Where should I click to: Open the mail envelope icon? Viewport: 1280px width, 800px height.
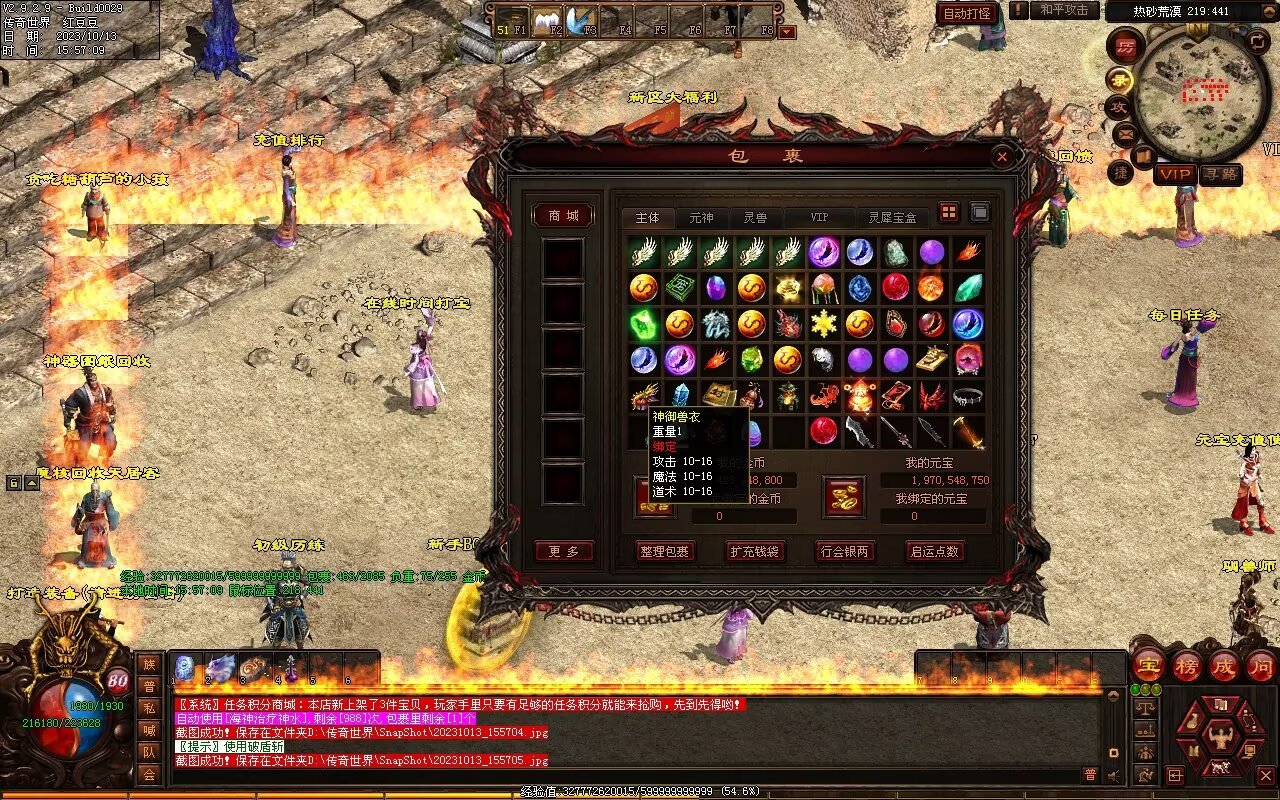point(1125,132)
